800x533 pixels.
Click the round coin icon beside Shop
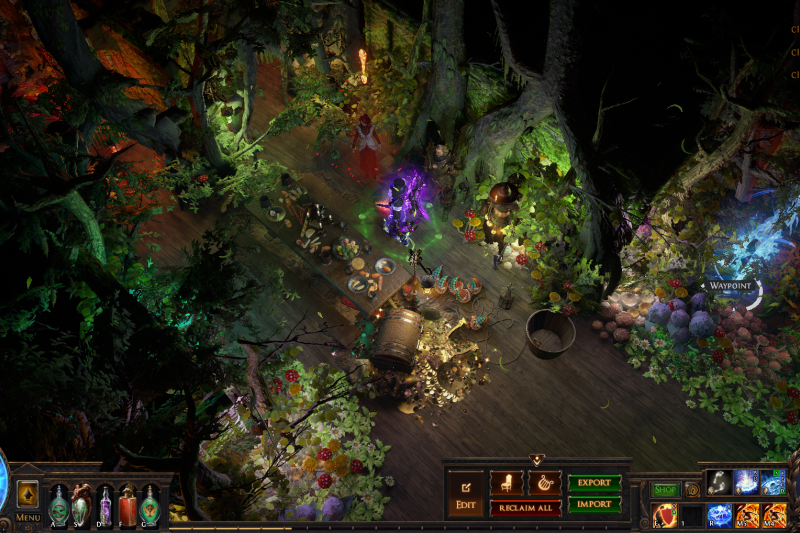(x=691, y=490)
